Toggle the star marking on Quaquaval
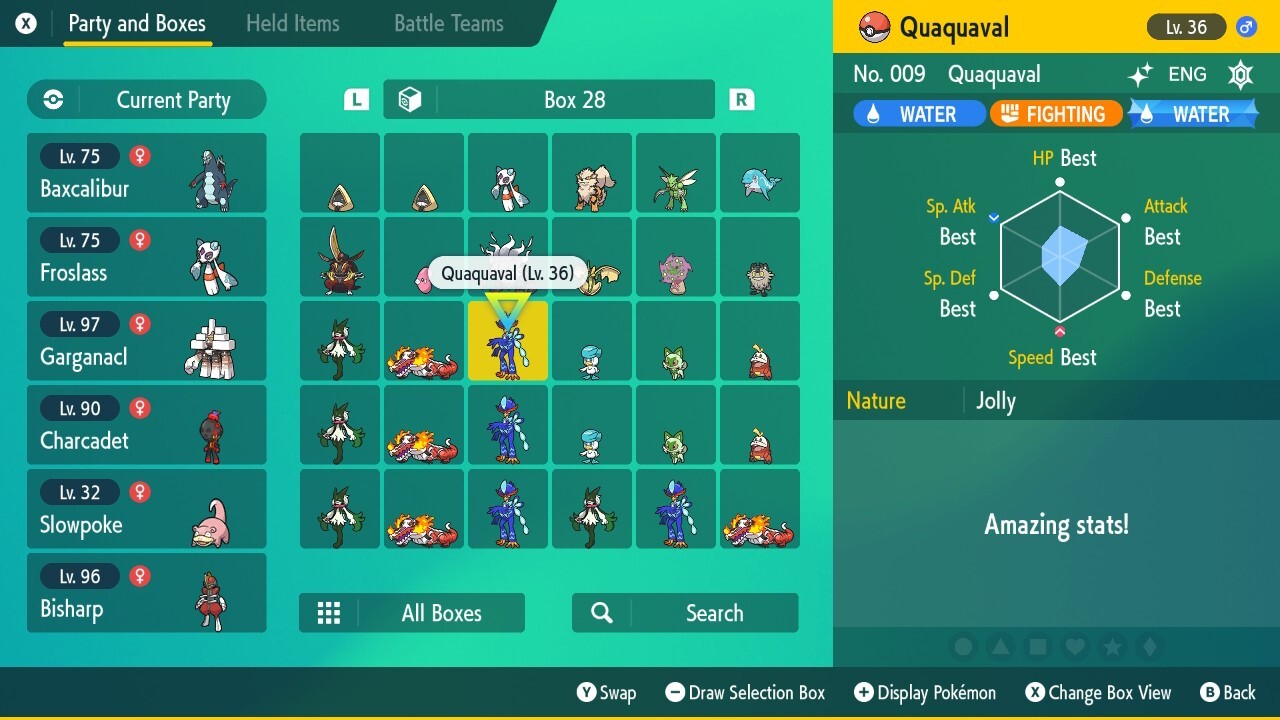 [x=1111, y=647]
